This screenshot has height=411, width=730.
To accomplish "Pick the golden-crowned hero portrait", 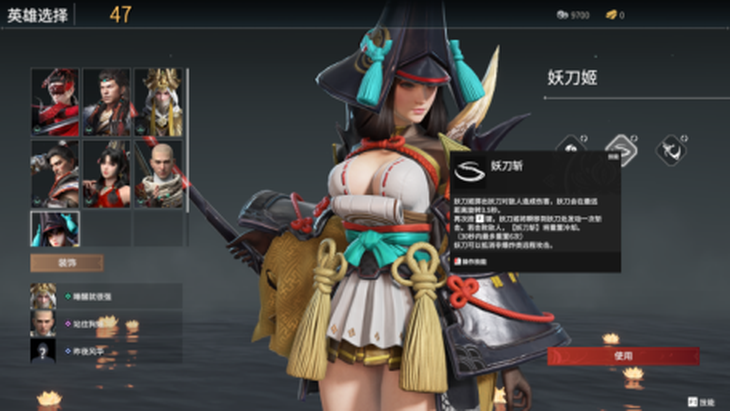I will click(x=158, y=101).
